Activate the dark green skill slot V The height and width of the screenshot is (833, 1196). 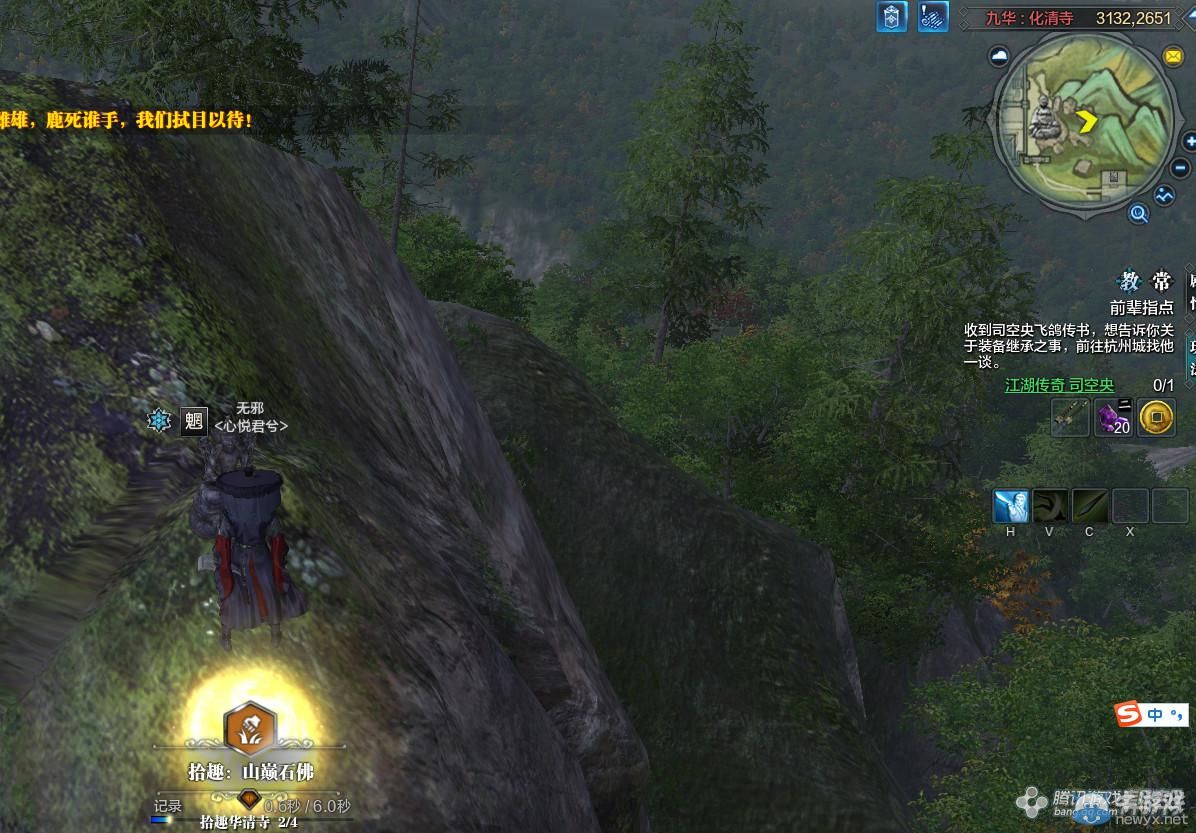click(1050, 506)
